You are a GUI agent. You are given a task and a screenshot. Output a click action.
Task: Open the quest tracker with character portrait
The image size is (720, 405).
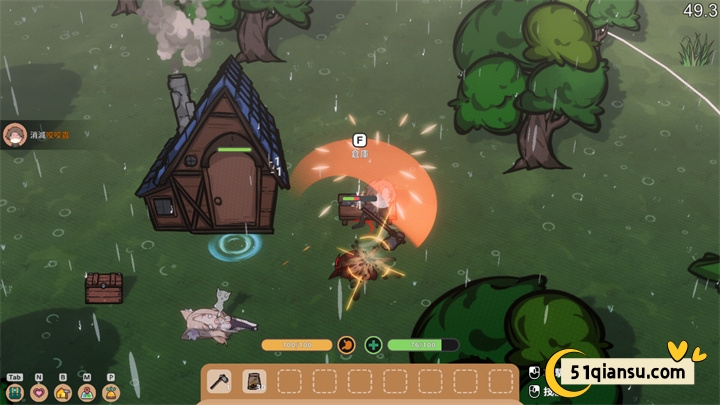tap(15, 135)
